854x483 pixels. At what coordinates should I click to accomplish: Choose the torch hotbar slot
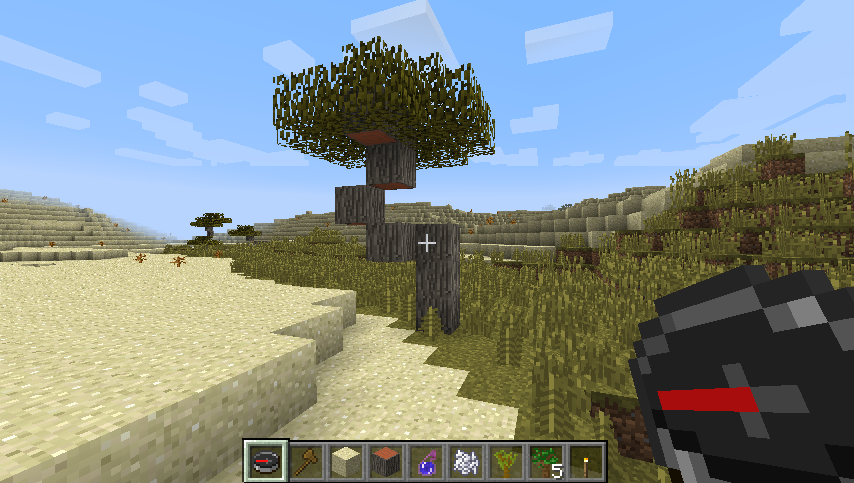tap(586, 462)
